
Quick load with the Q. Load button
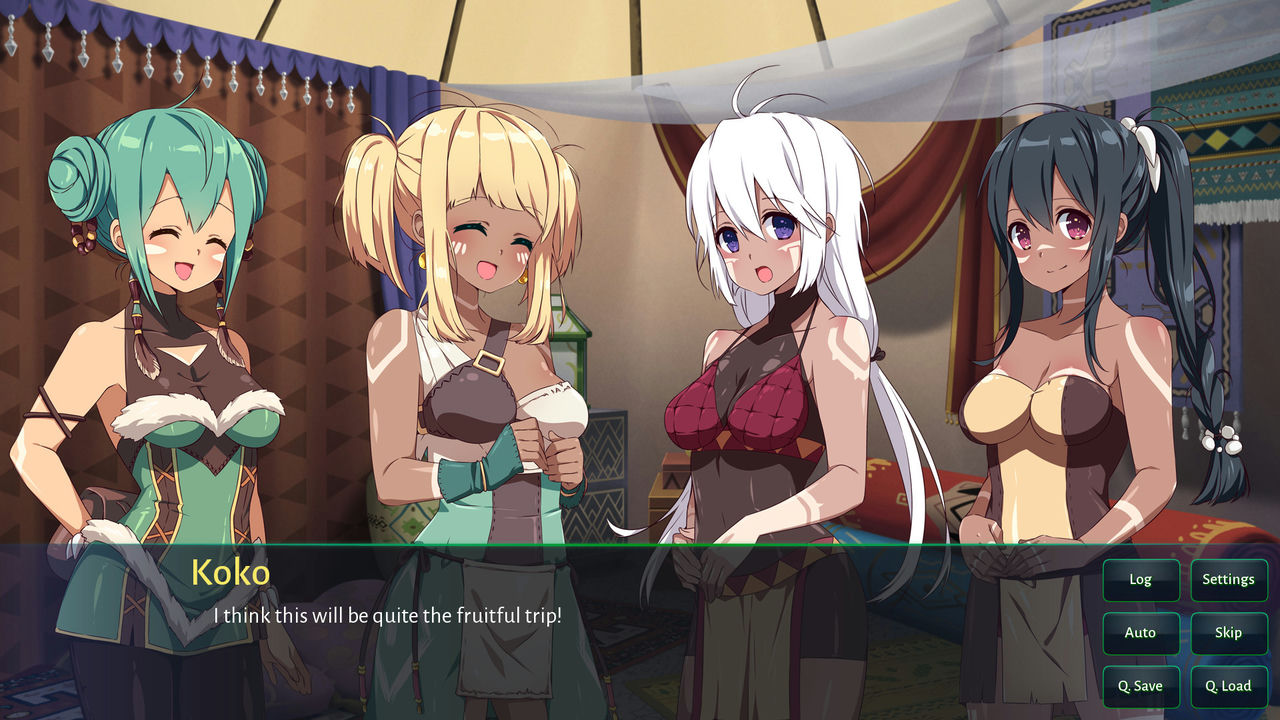1228,686
